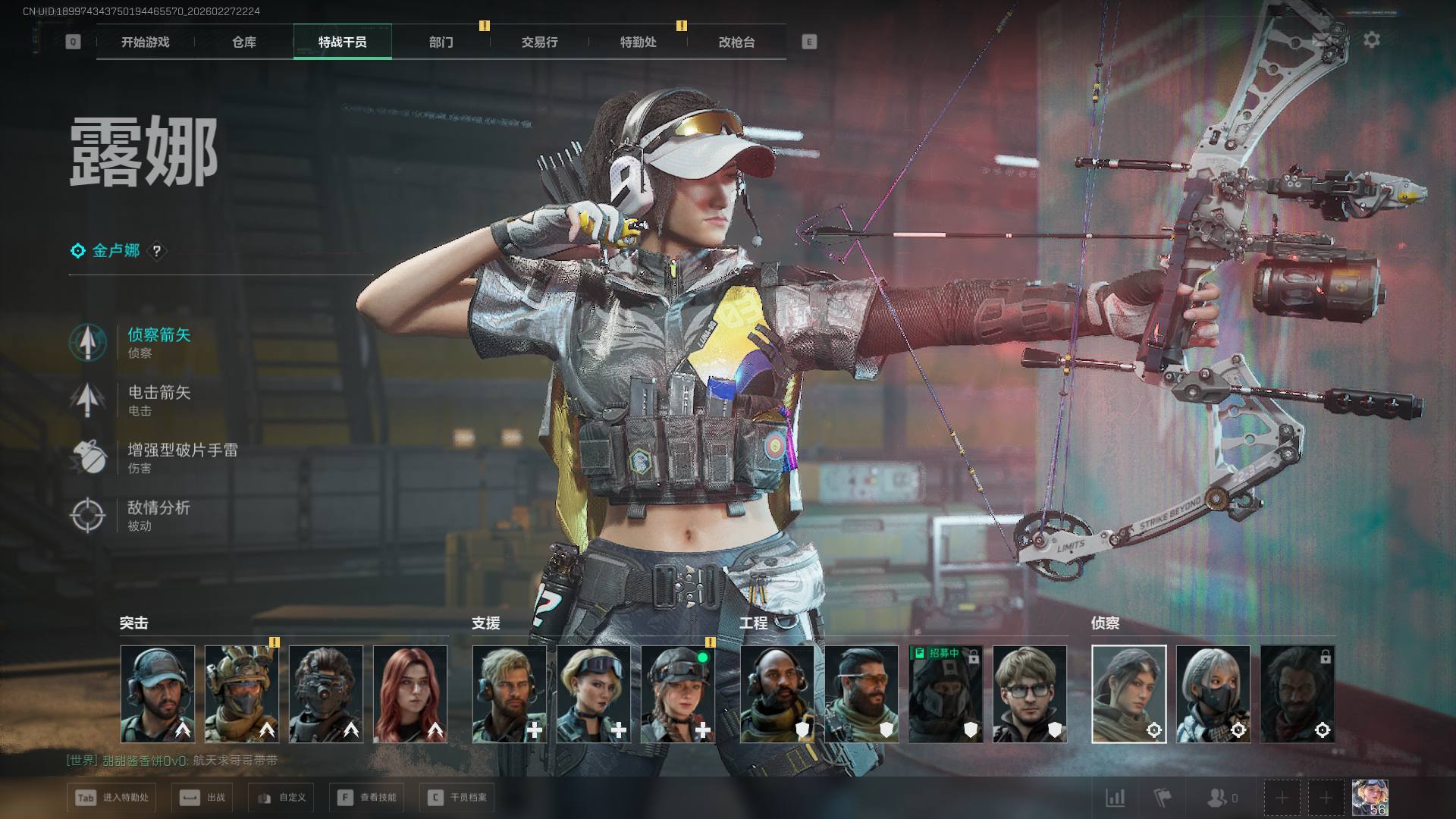Switch to the 开始游戏 tab
Screen dimensions: 1456x819
[145, 42]
